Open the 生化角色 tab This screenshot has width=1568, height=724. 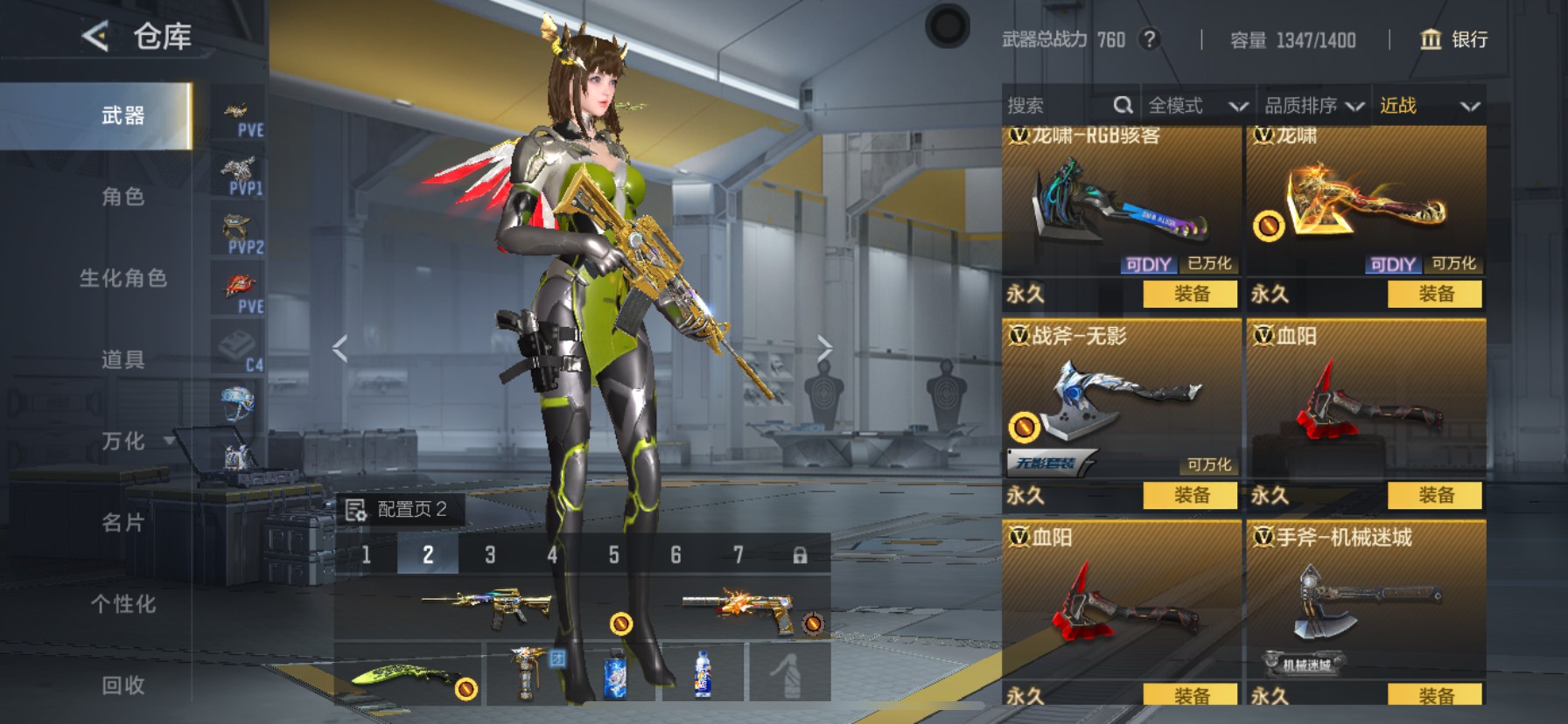(122, 278)
